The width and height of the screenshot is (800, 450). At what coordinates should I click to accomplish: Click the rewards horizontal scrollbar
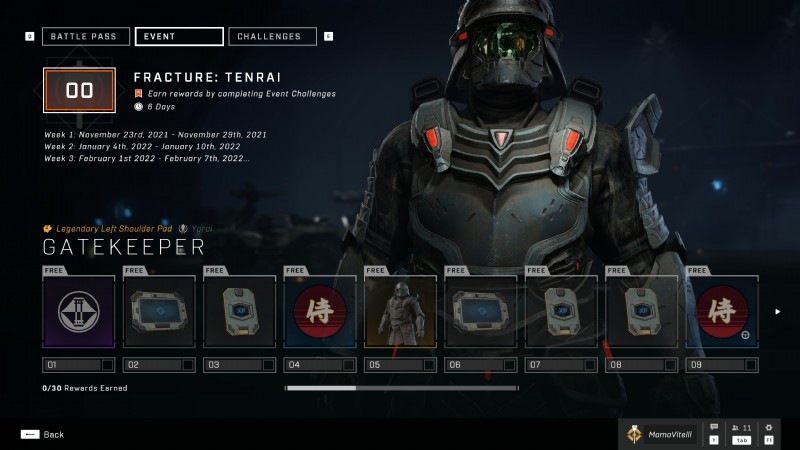click(401, 388)
